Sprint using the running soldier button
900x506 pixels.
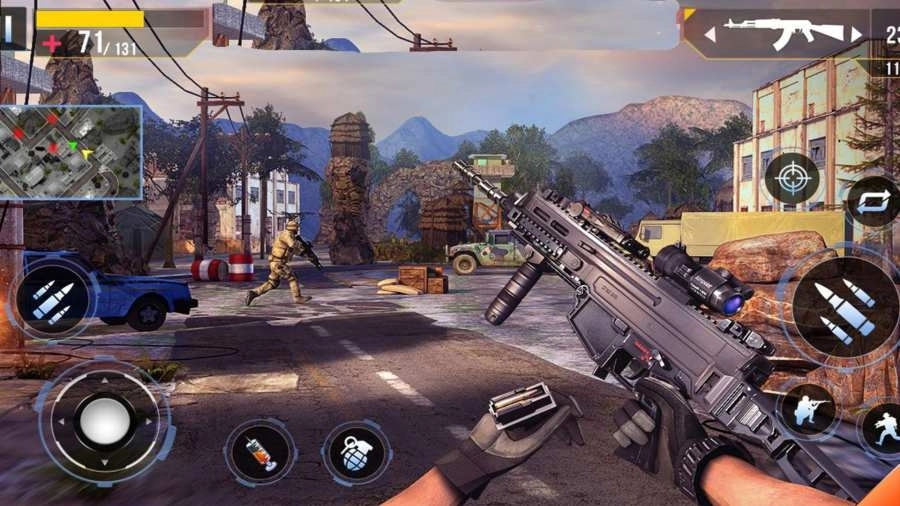(x=882, y=428)
